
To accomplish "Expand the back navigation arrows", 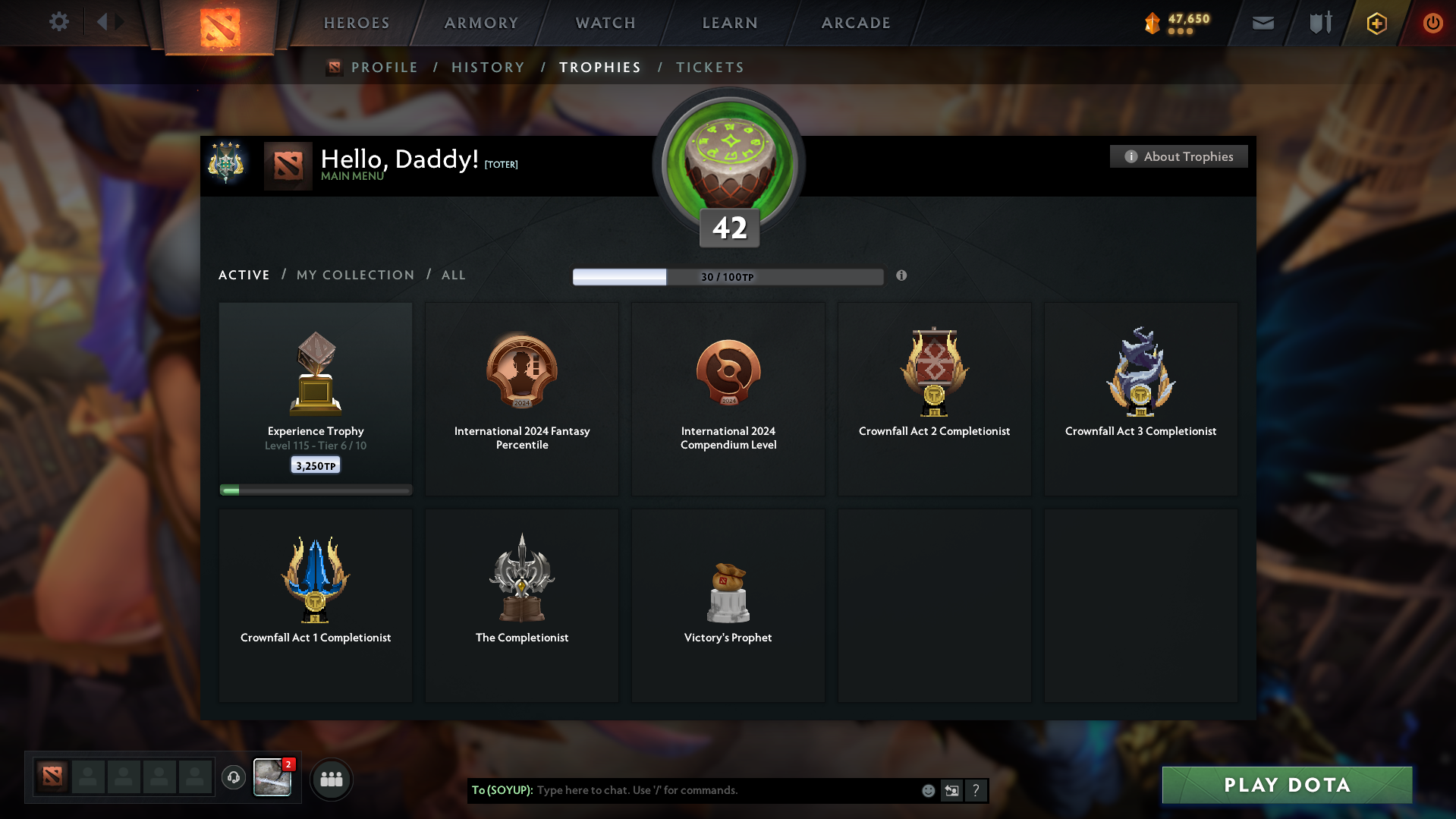I will (111, 20).
